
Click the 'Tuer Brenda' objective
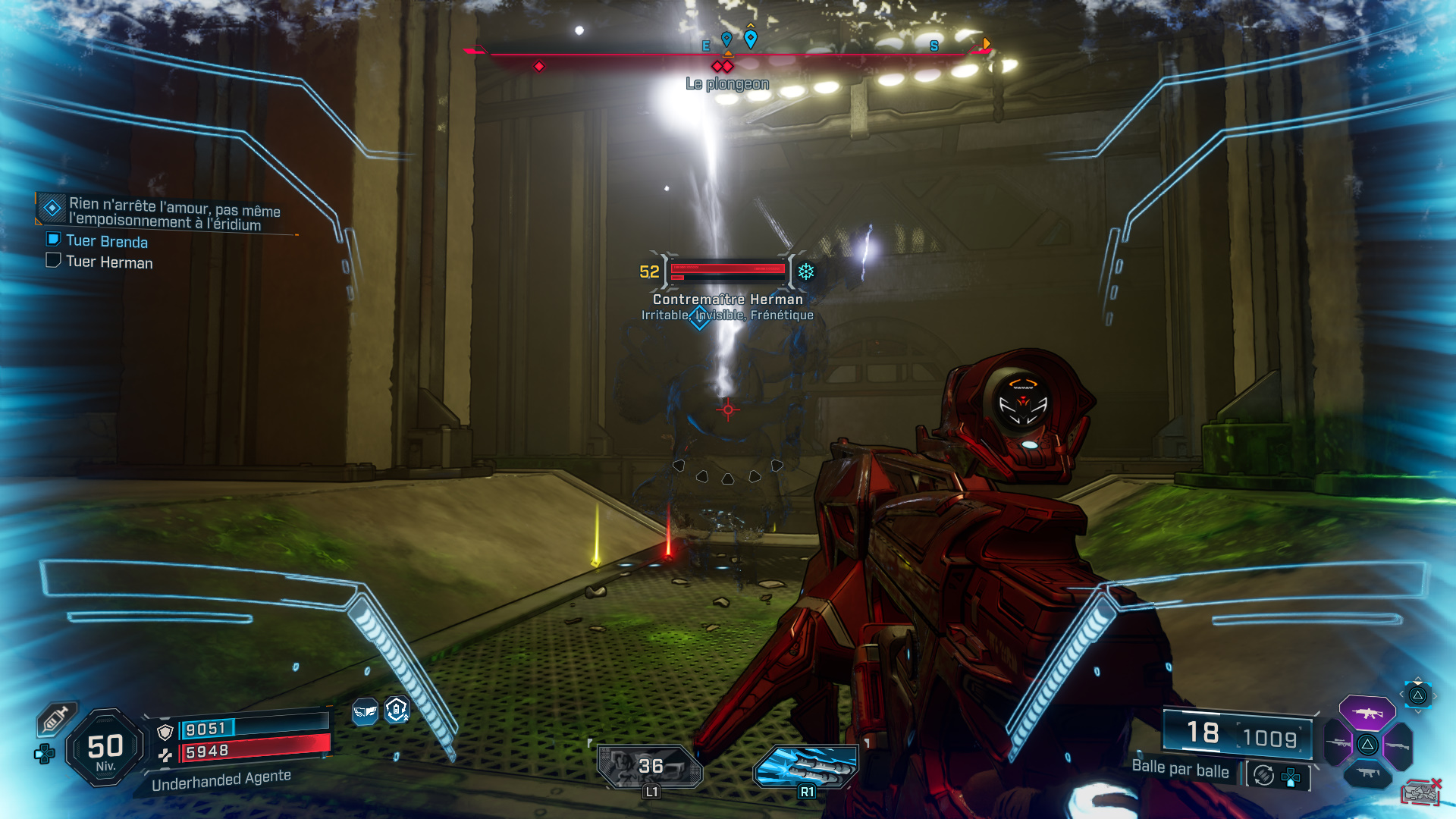click(106, 241)
